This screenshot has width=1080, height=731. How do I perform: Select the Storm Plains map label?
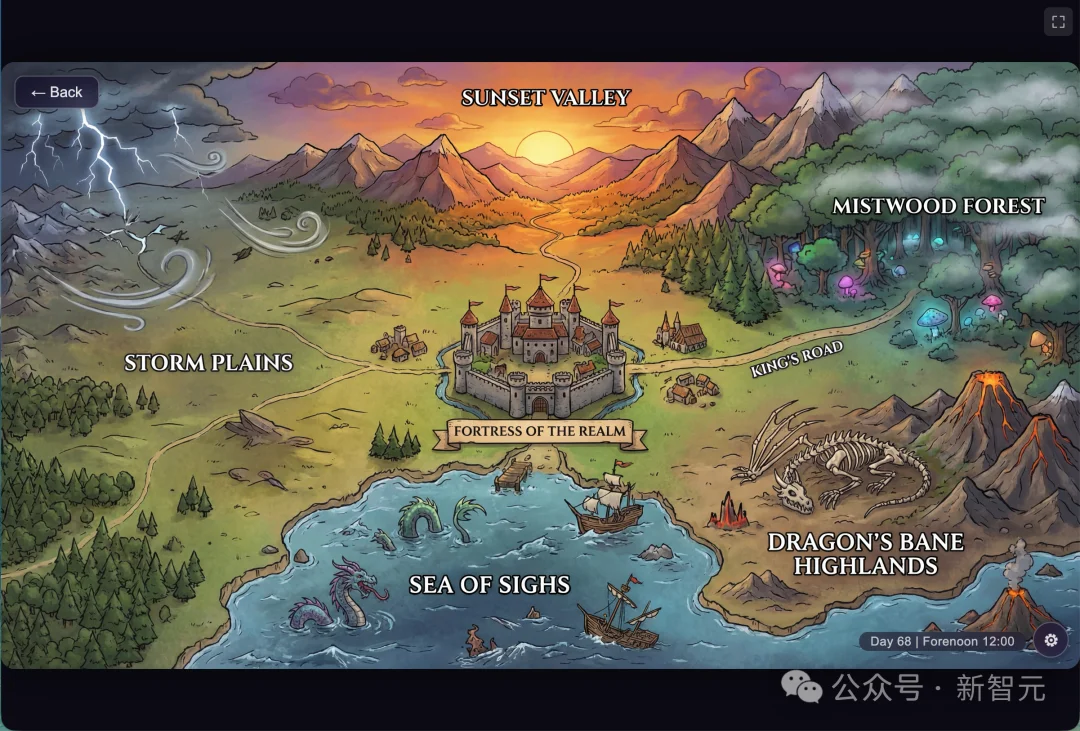coord(208,362)
